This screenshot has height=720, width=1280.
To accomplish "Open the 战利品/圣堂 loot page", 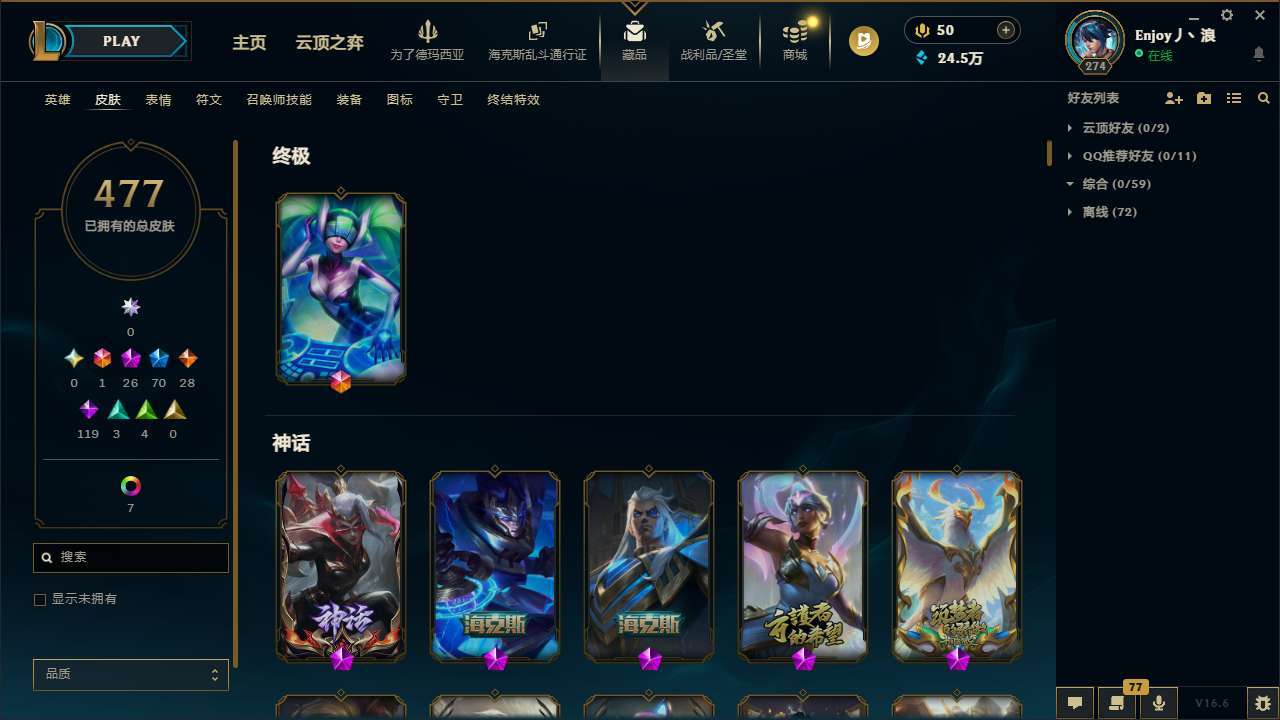I will coord(713,42).
